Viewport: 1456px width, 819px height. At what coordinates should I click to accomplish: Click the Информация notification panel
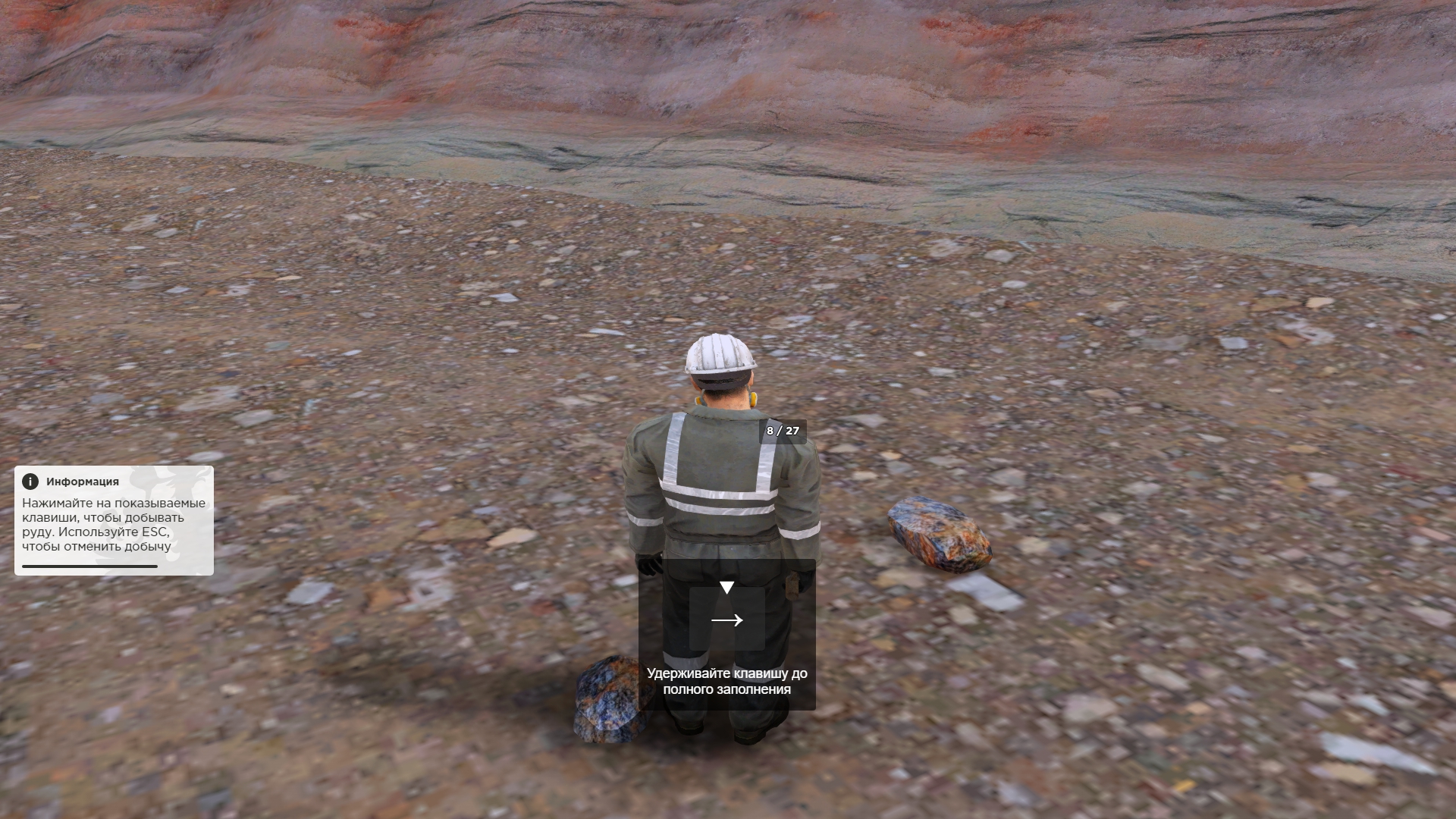point(114,520)
